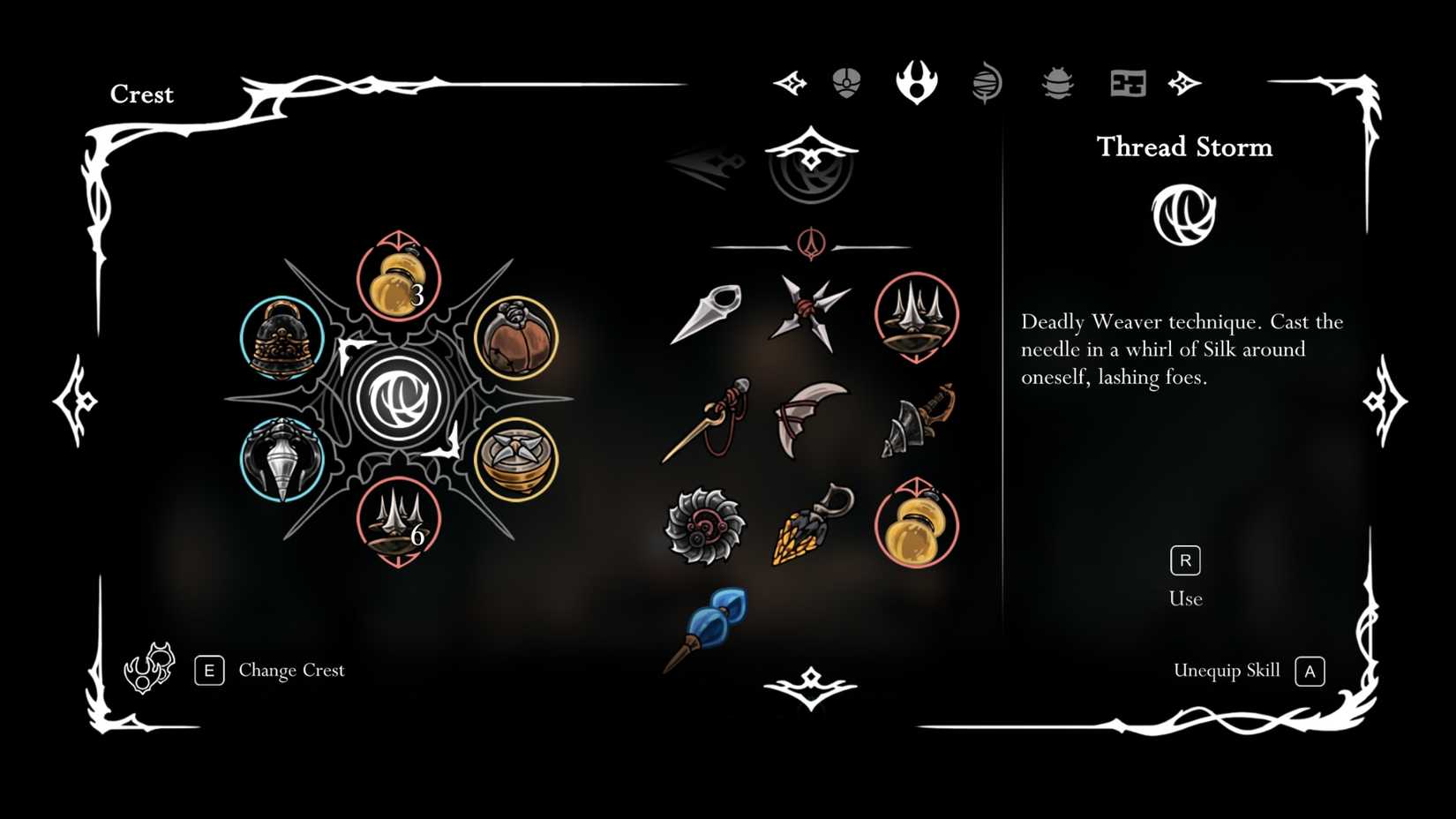The image size is (1456, 819).
Task: Unequip the yellow flask from the top crest slot
Action: click(x=399, y=281)
